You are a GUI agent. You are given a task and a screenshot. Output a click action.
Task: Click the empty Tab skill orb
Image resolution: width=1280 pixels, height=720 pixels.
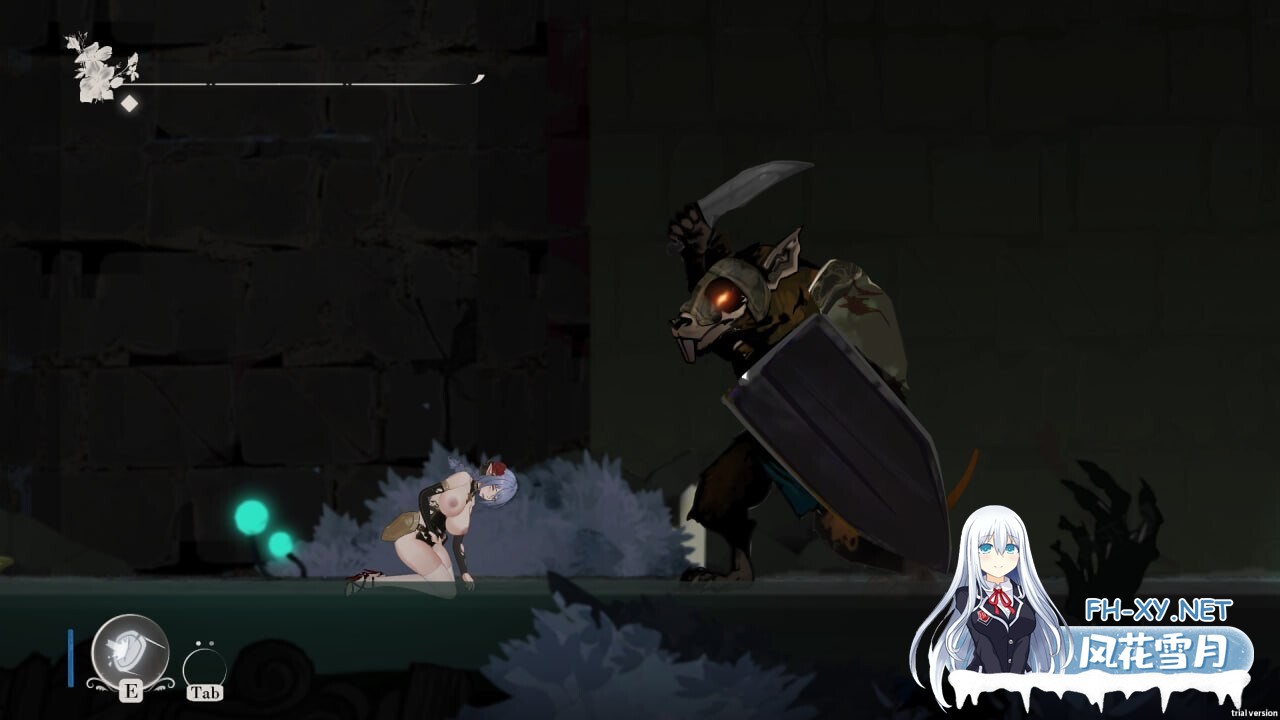pyautogui.click(x=203, y=666)
